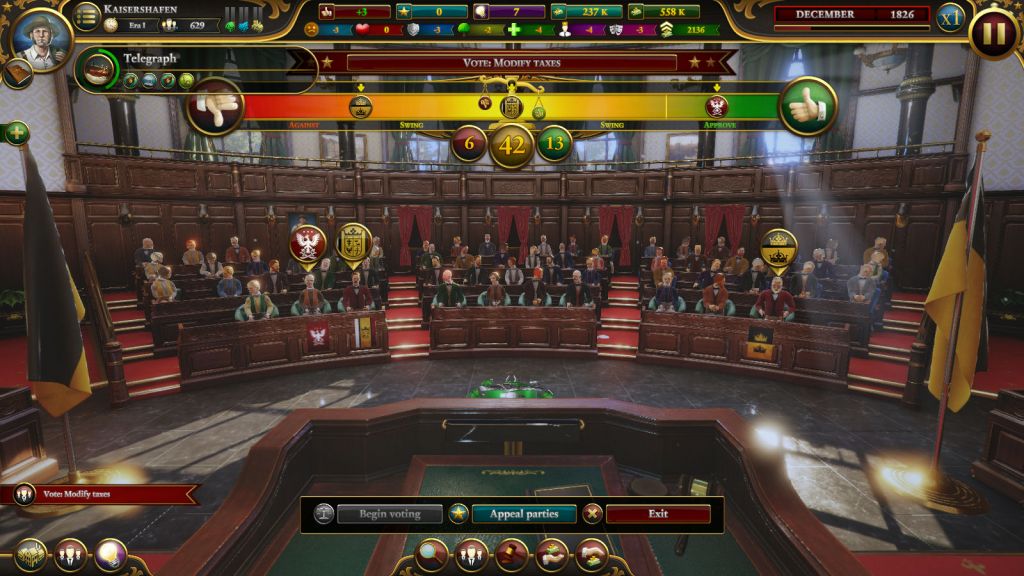Image resolution: width=1024 pixels, height=576 pixels.
Task: Open the magnifying glass toolbar icon
Action: (431, 555)
